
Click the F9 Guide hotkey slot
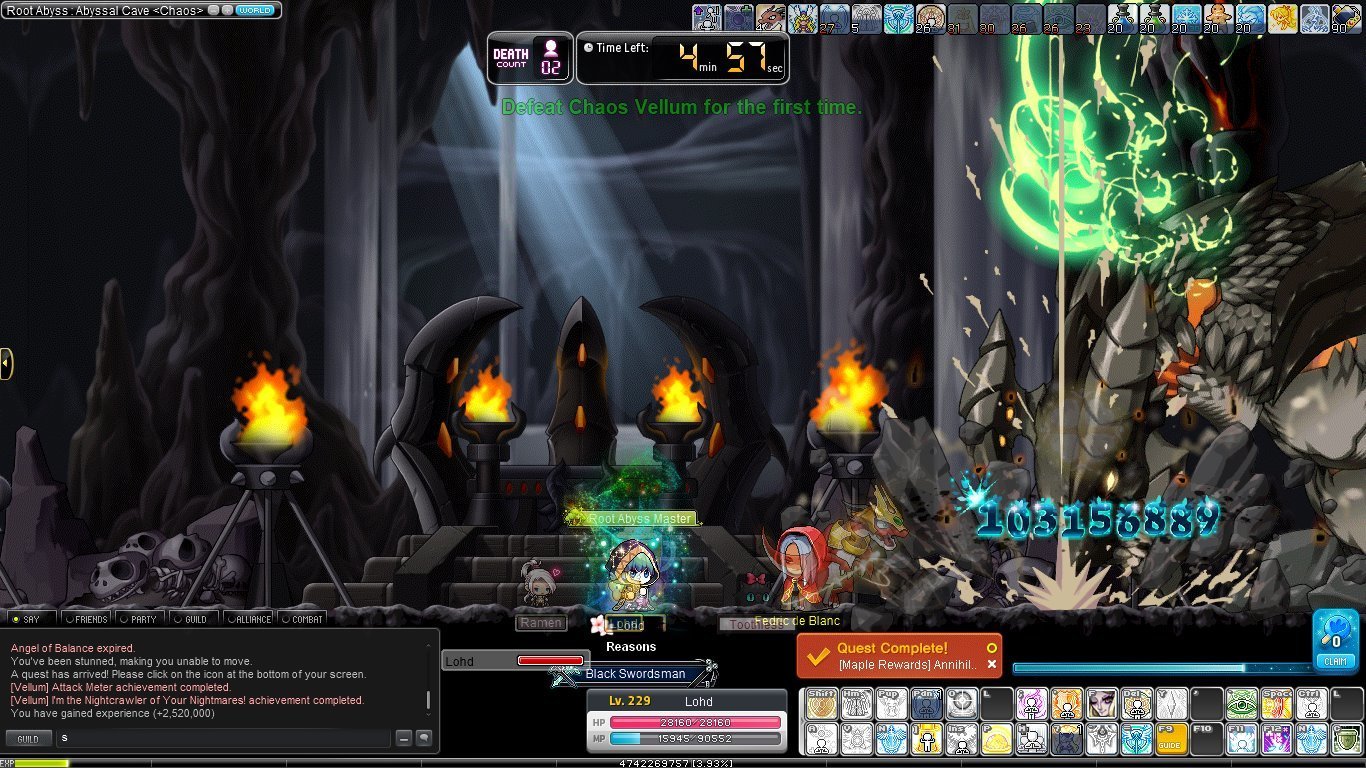[x=1172, y=738]
